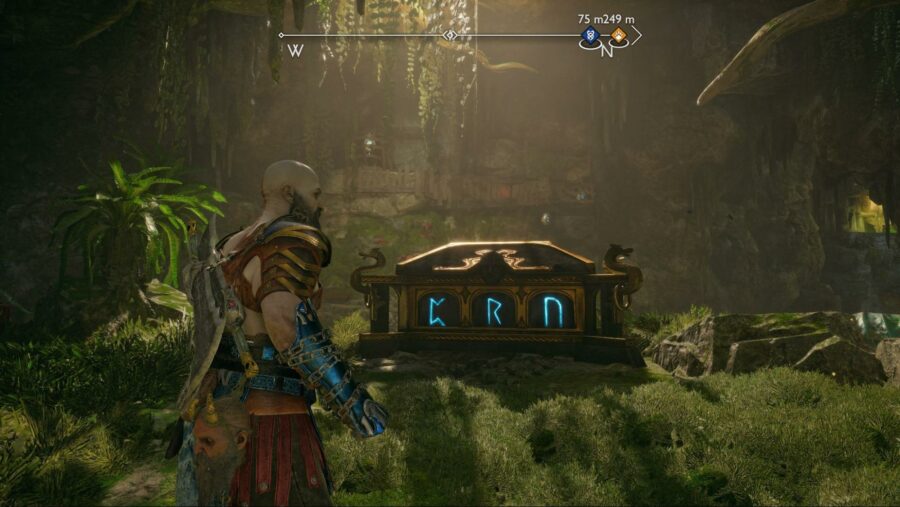Image resolution: width=900 pixels, height=507 pixels.
Task: Click the small diamond marker on the compass bar
Action: (x=450, y=36)
